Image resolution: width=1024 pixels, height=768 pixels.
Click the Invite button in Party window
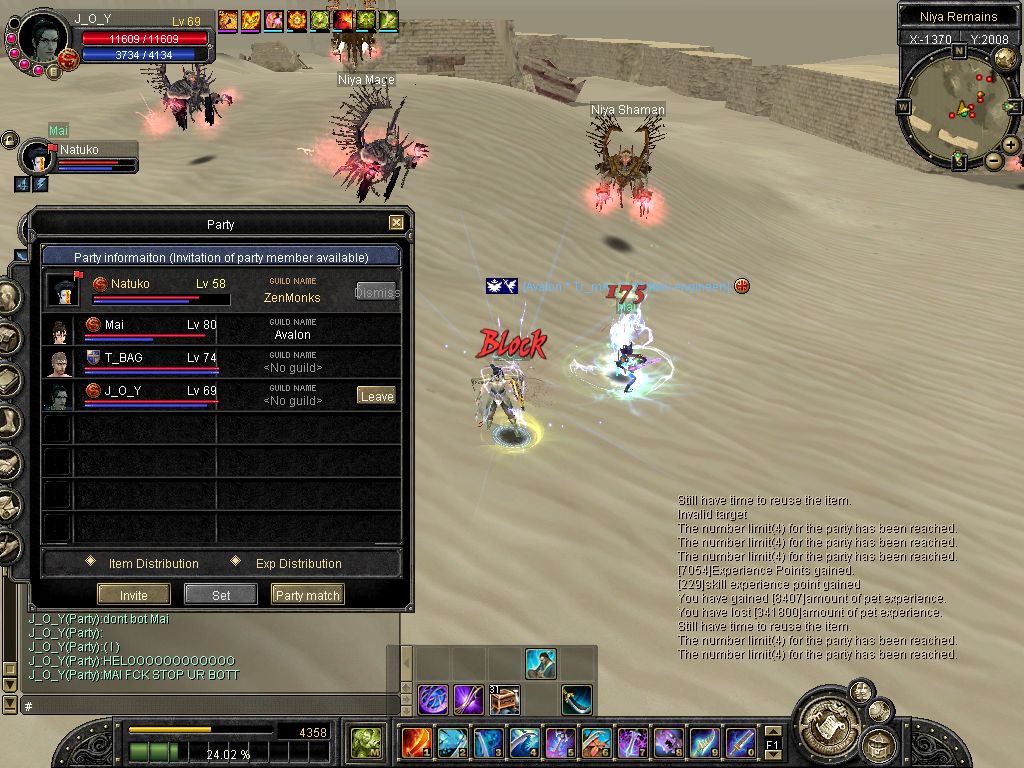click(x=134, y=595)
